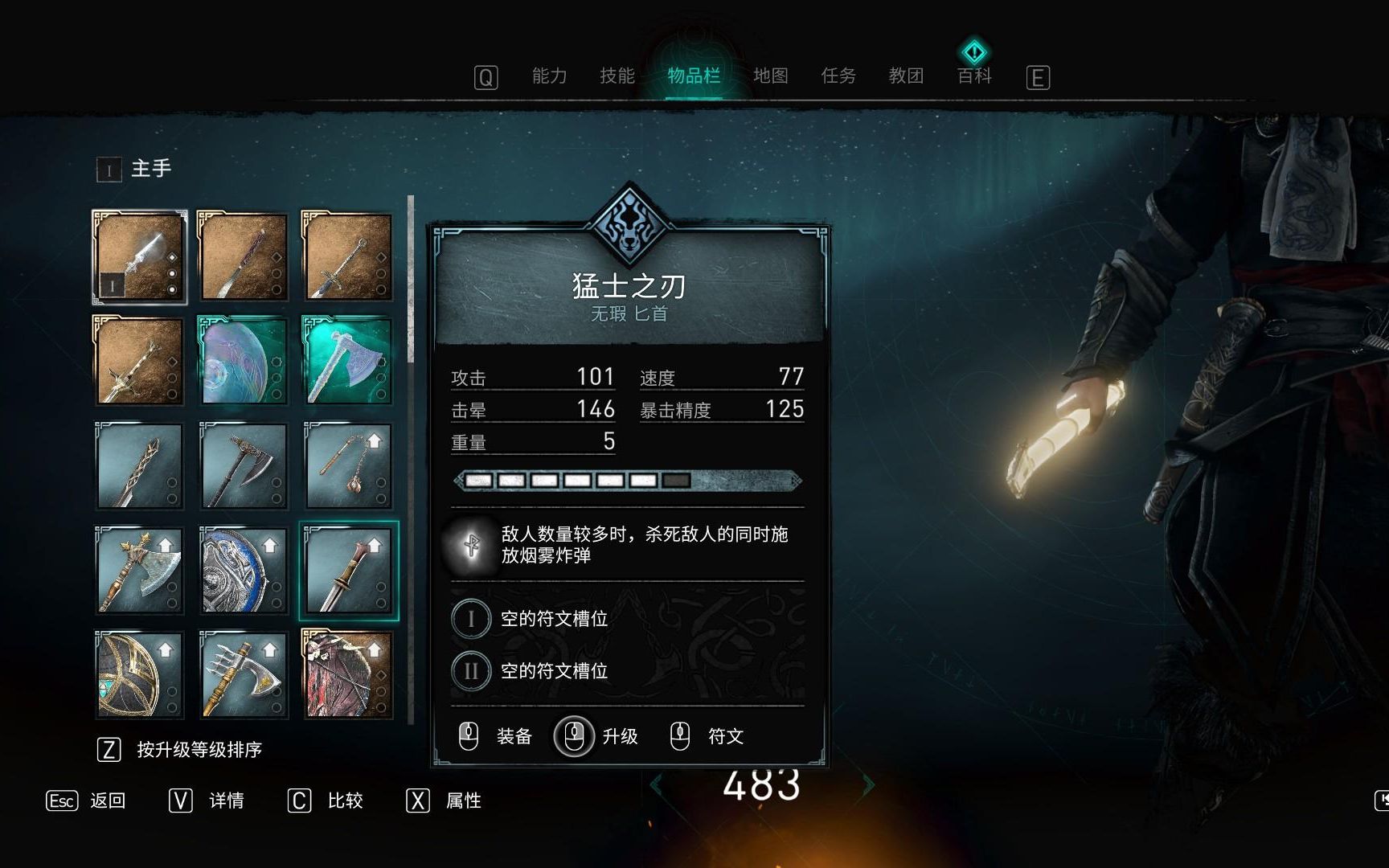The height and width of the screenshot is (868, 1389).
Task: Switch to the 能力 tab
Action: (x=550, y=76)
